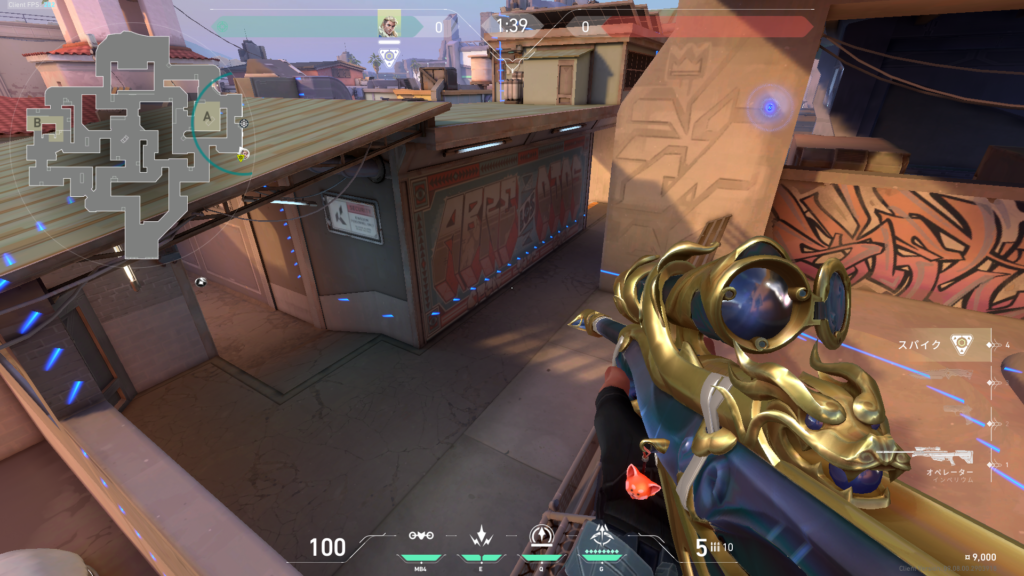1024x576 pixels.
Task: Select the B site marker on minimap
Action: click(38, 123)
